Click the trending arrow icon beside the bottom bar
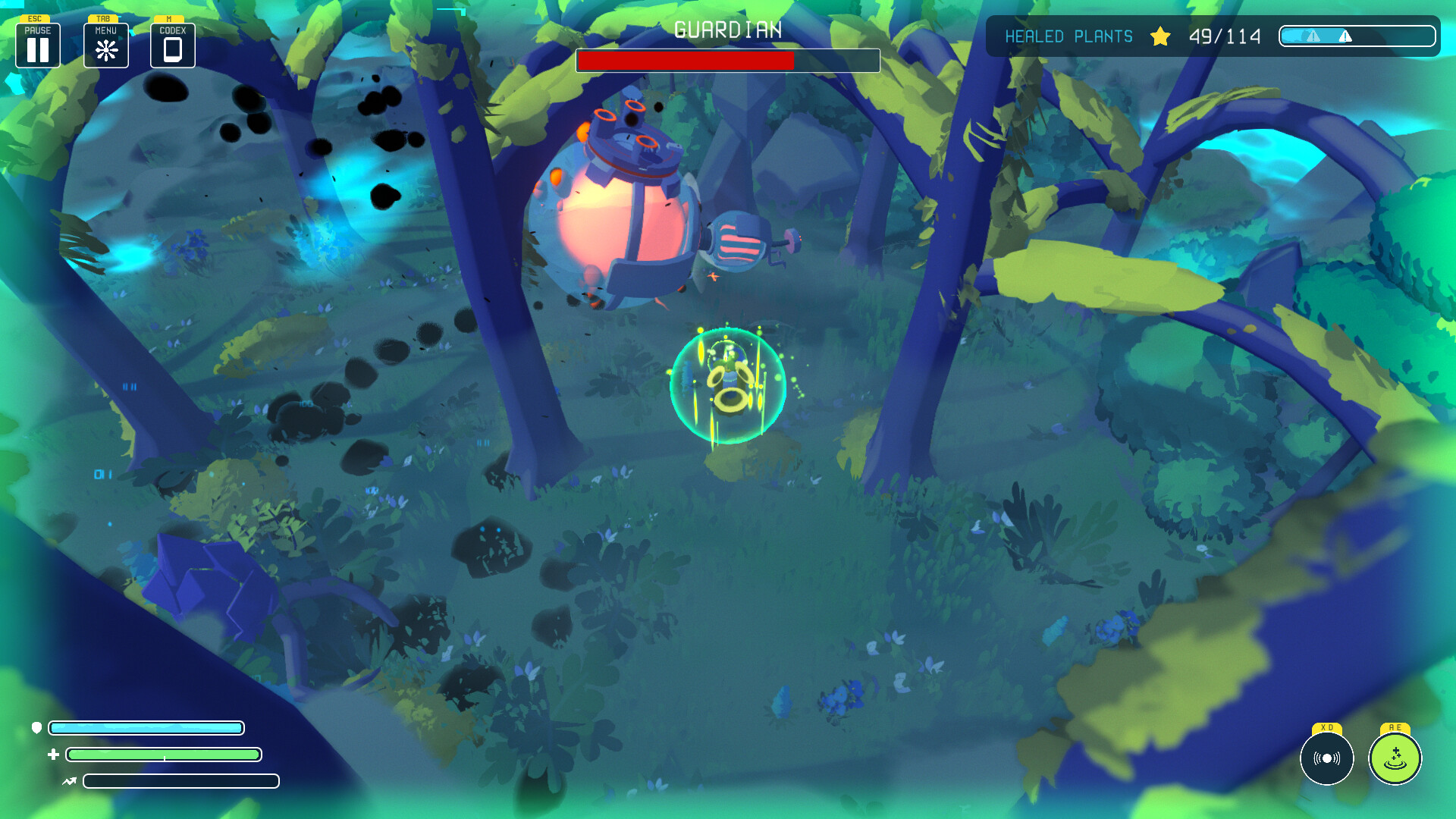 69,780
